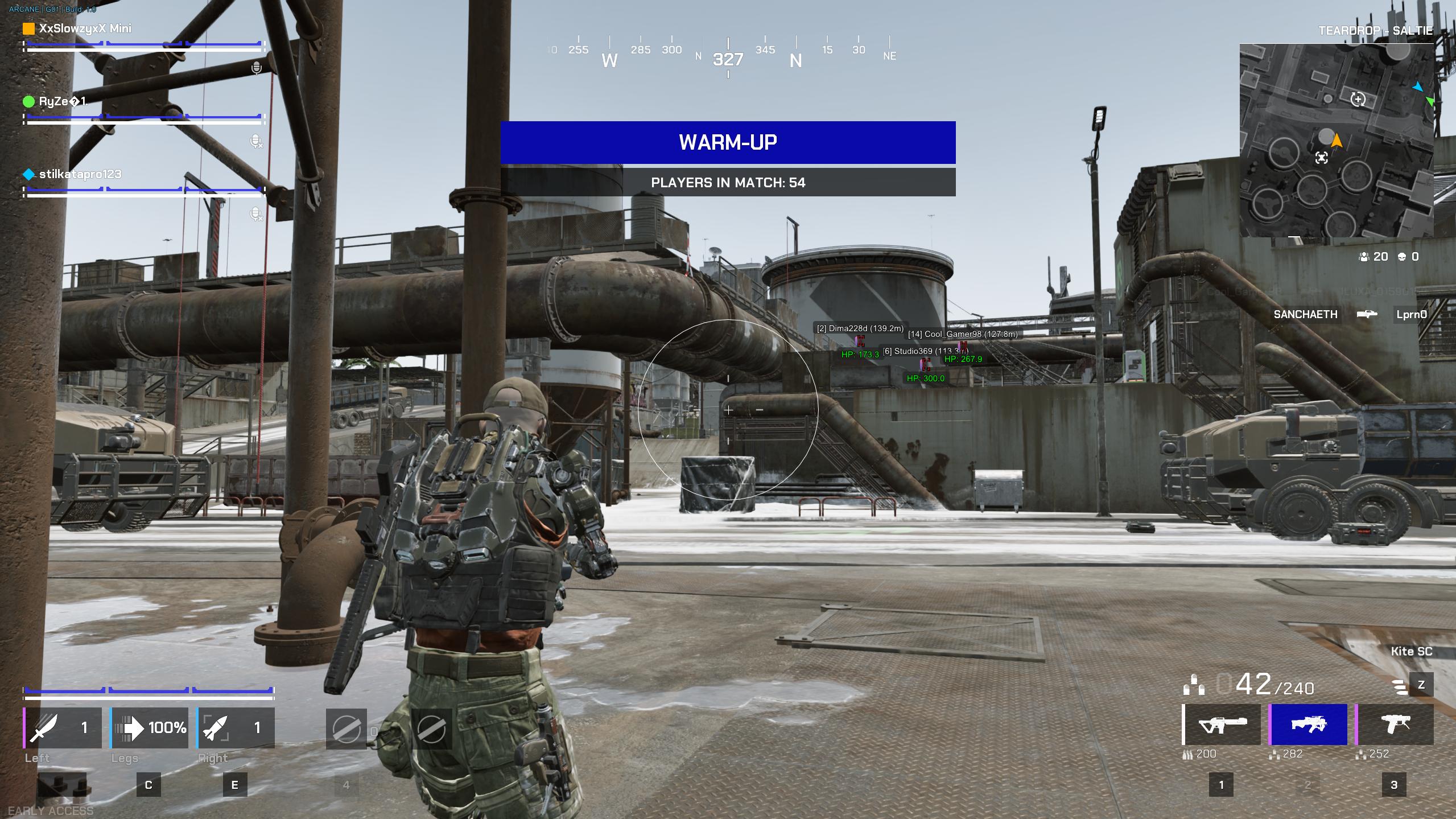The image size is (1456, 819).
Task: Open the minimap in the corner
Action: tap(1336, 140)
